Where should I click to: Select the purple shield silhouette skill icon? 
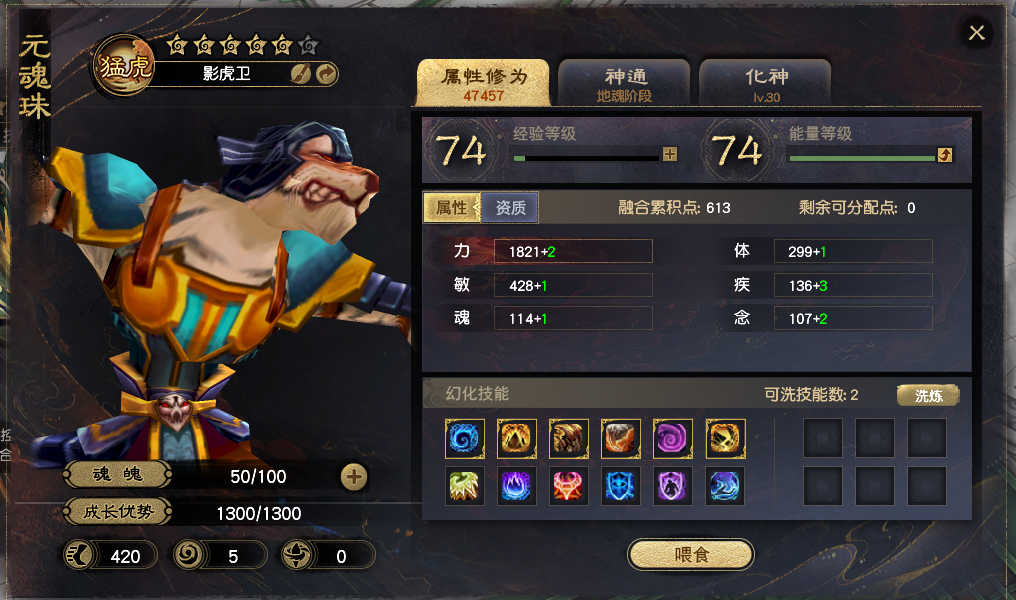click(x=673, y=486)
